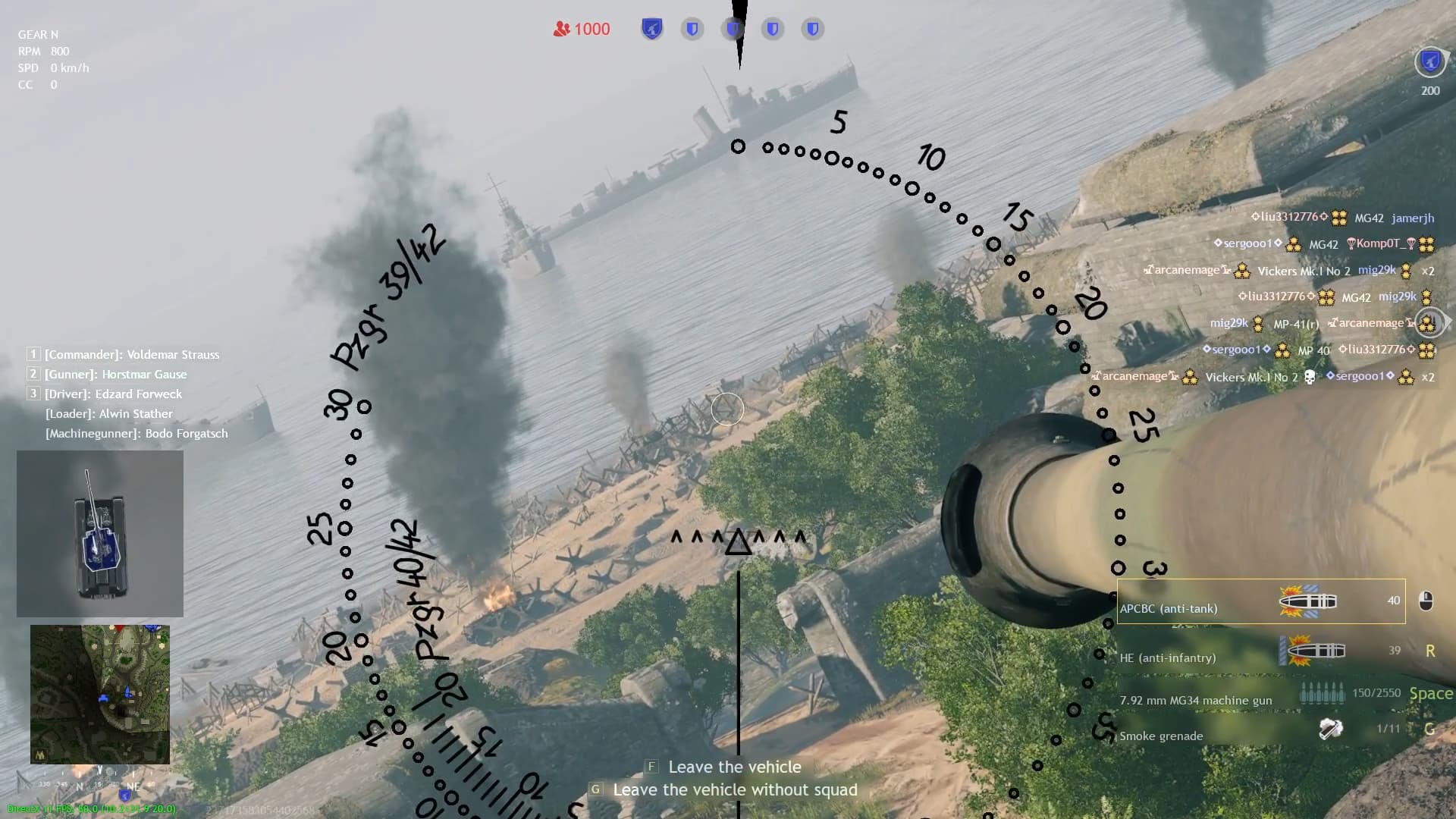Click Leave the vehicle without squad
1456x819 pixels.
(735, 789)
